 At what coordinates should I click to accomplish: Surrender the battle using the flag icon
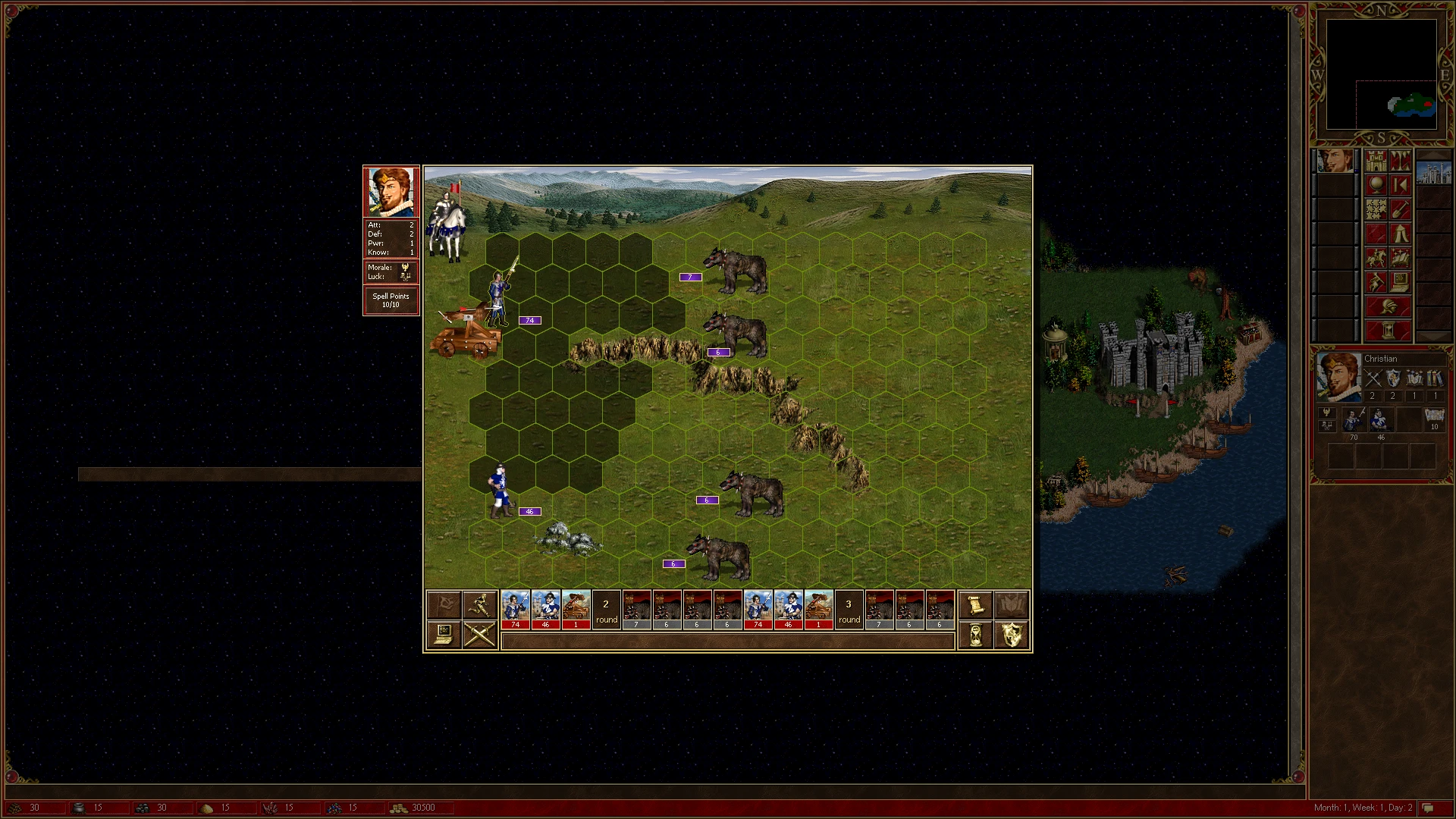[444, 604]
